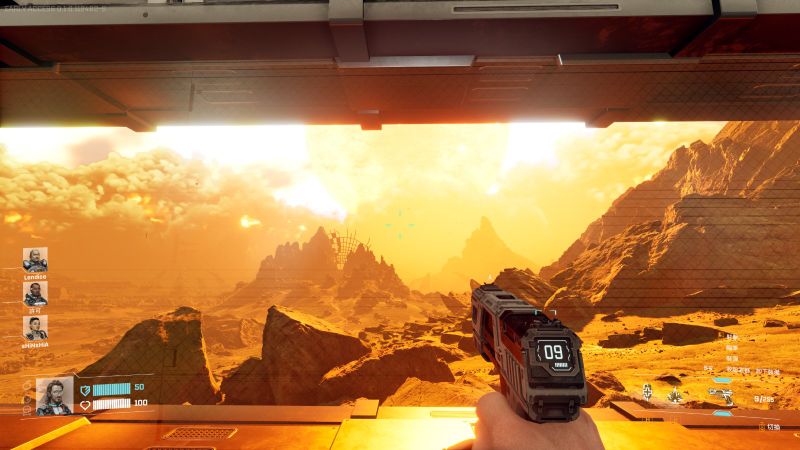
Task: Select teammate sHiNxHiA's portrait
Action: [x=35, y=327]
